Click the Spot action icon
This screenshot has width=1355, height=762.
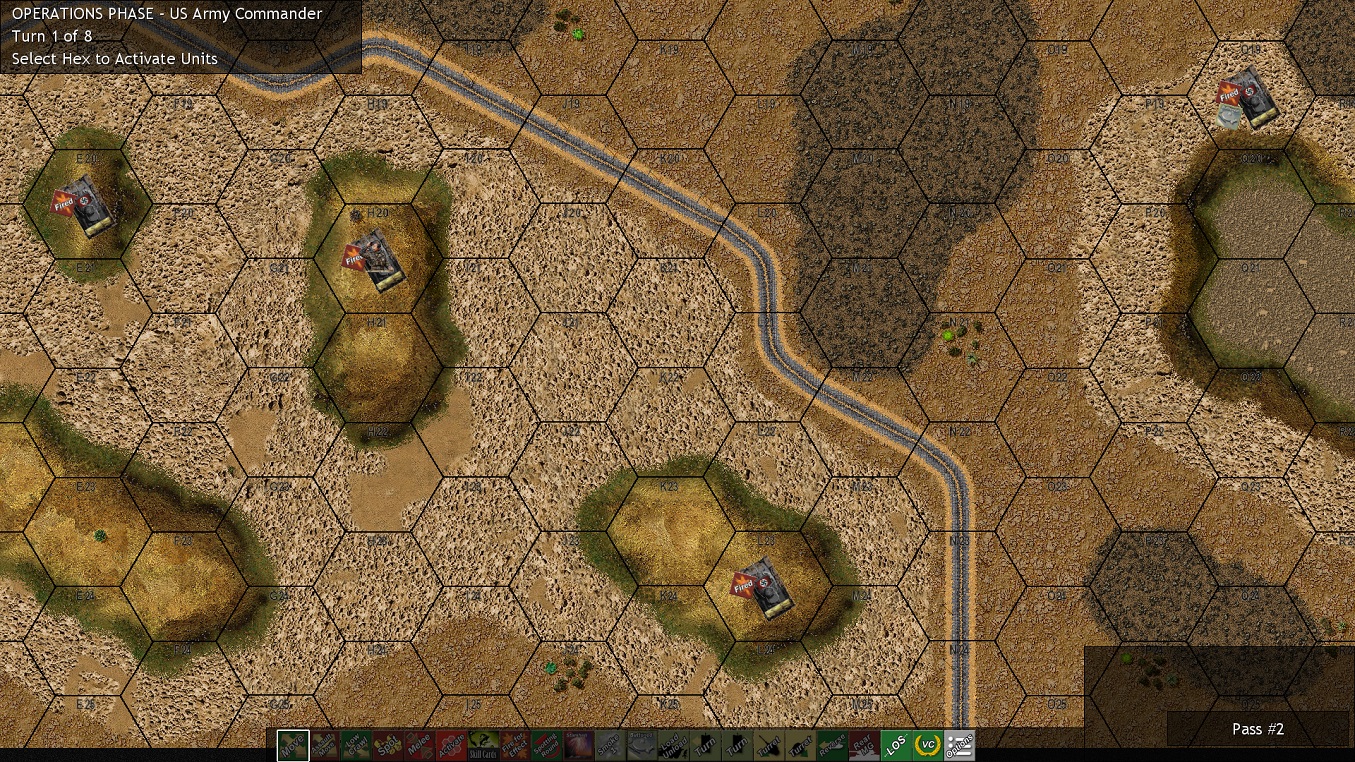pos(390,745)
